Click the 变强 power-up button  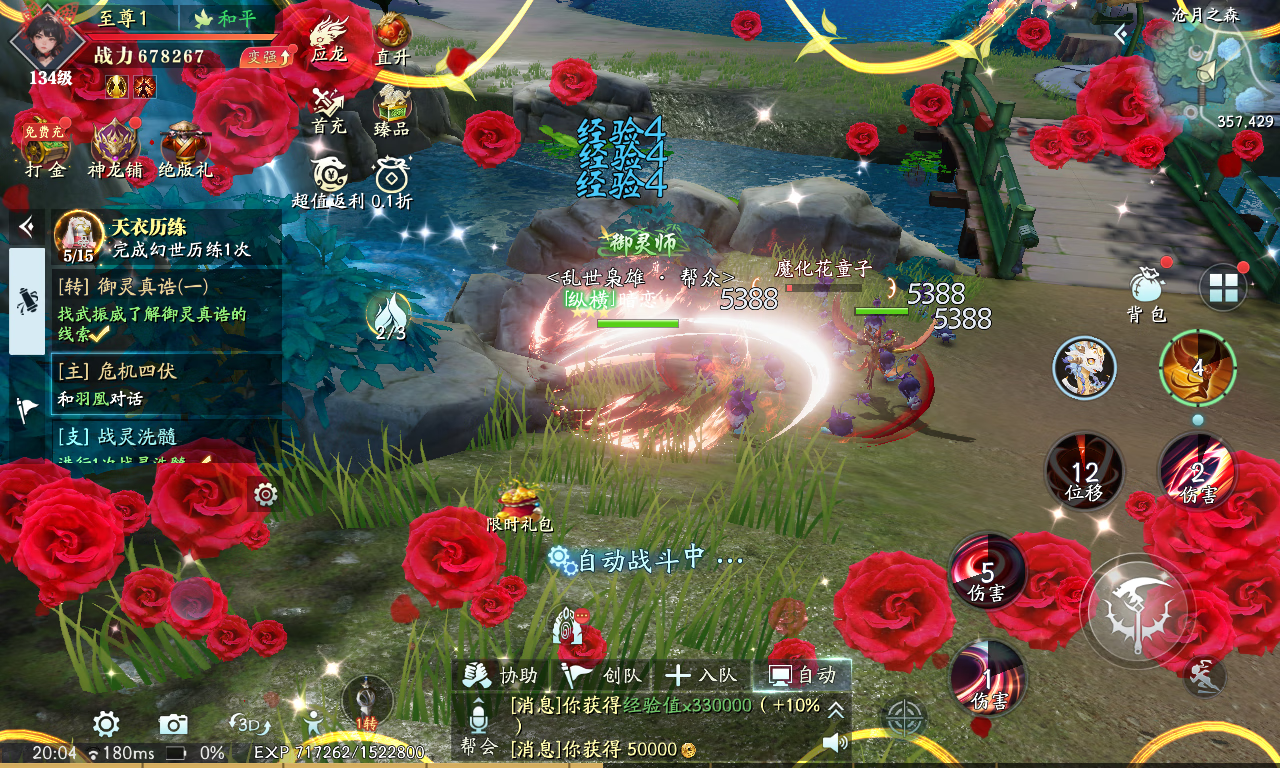267,57
